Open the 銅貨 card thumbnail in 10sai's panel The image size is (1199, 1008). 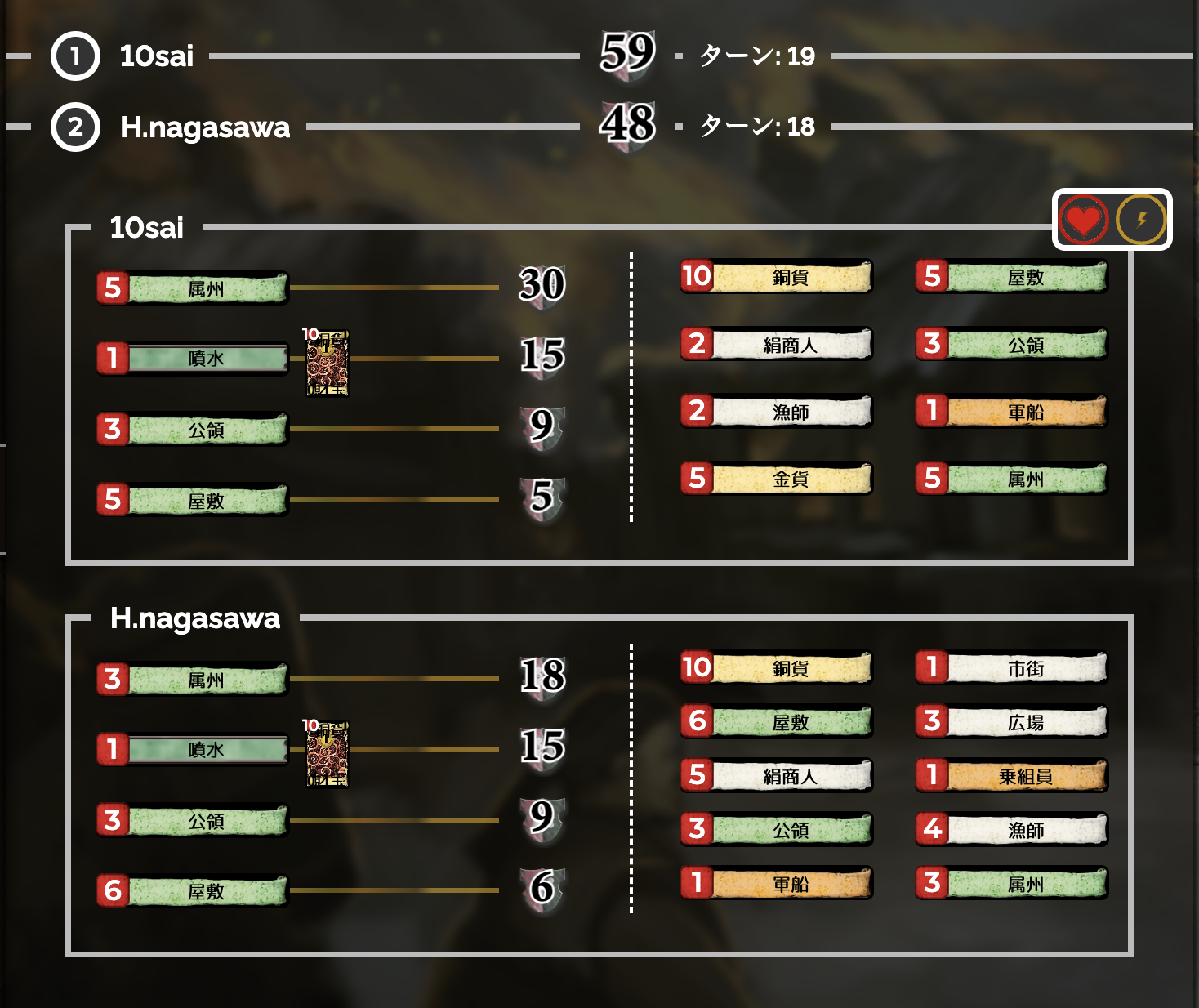326,361
